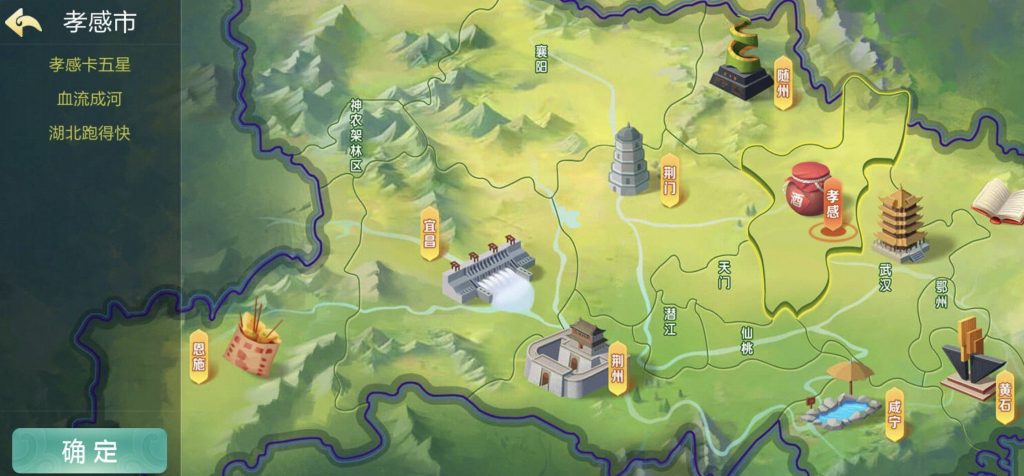Select the 鄂州 region label
Image resolution: width=1024 pixels, height=476 pixels.
pyautogui.click(x=940, y=294)
